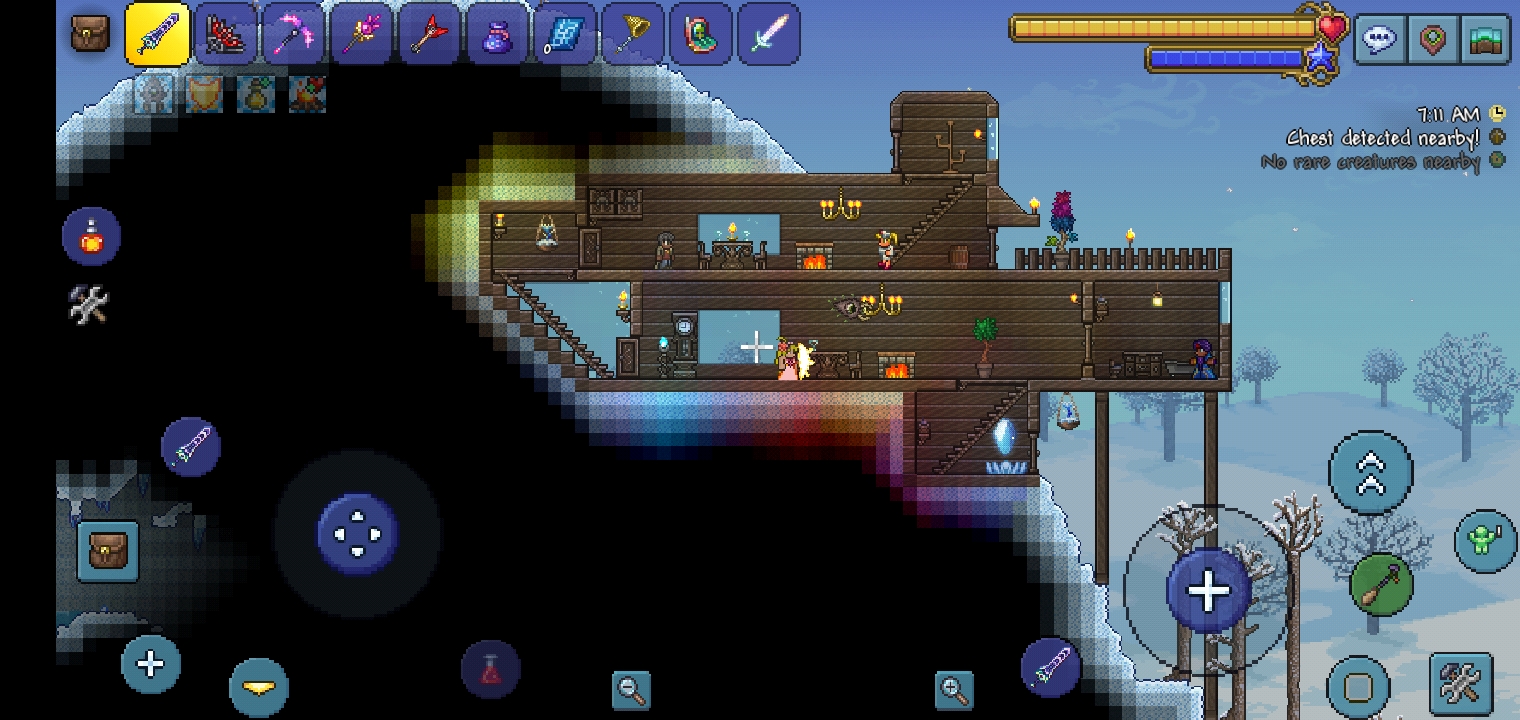Equip the golden bug net
The width and height of the screenshot is (1520, 720).
click(x=634, y=34)
